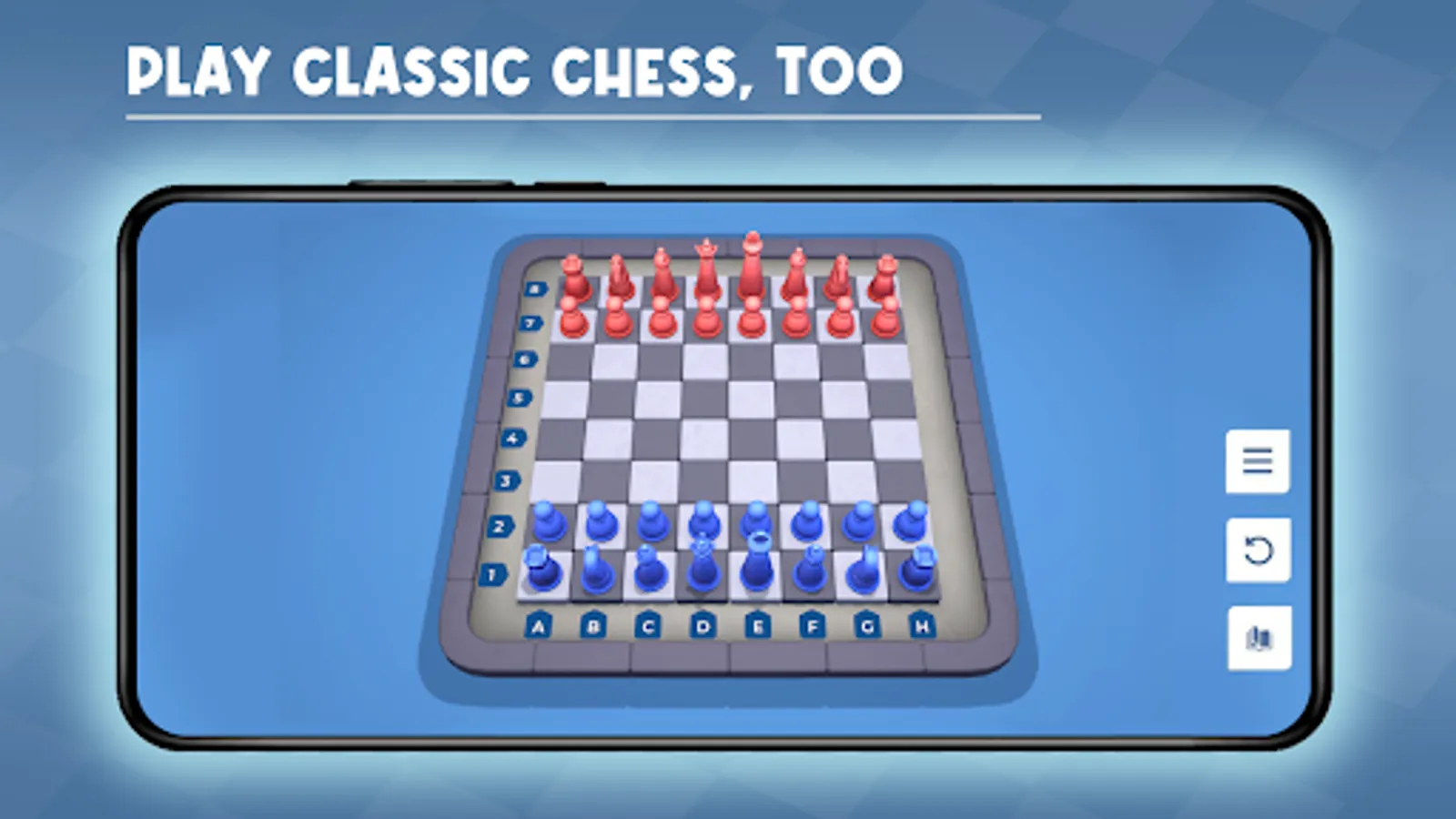1456x819 pixels.
Task: Open the move history book
Action: [1259, 635]
